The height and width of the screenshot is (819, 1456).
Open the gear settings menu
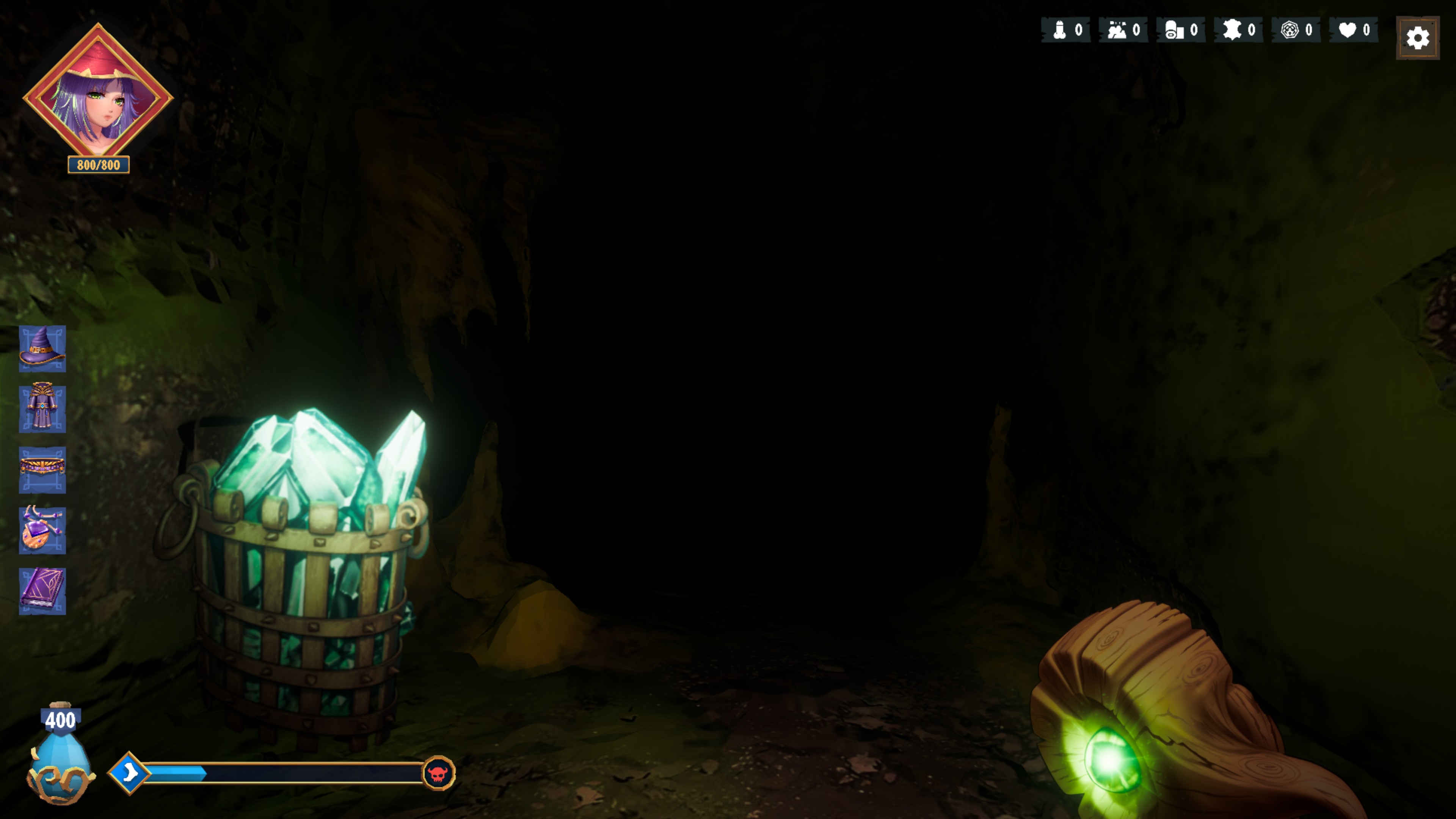[x=1417, y=38]
